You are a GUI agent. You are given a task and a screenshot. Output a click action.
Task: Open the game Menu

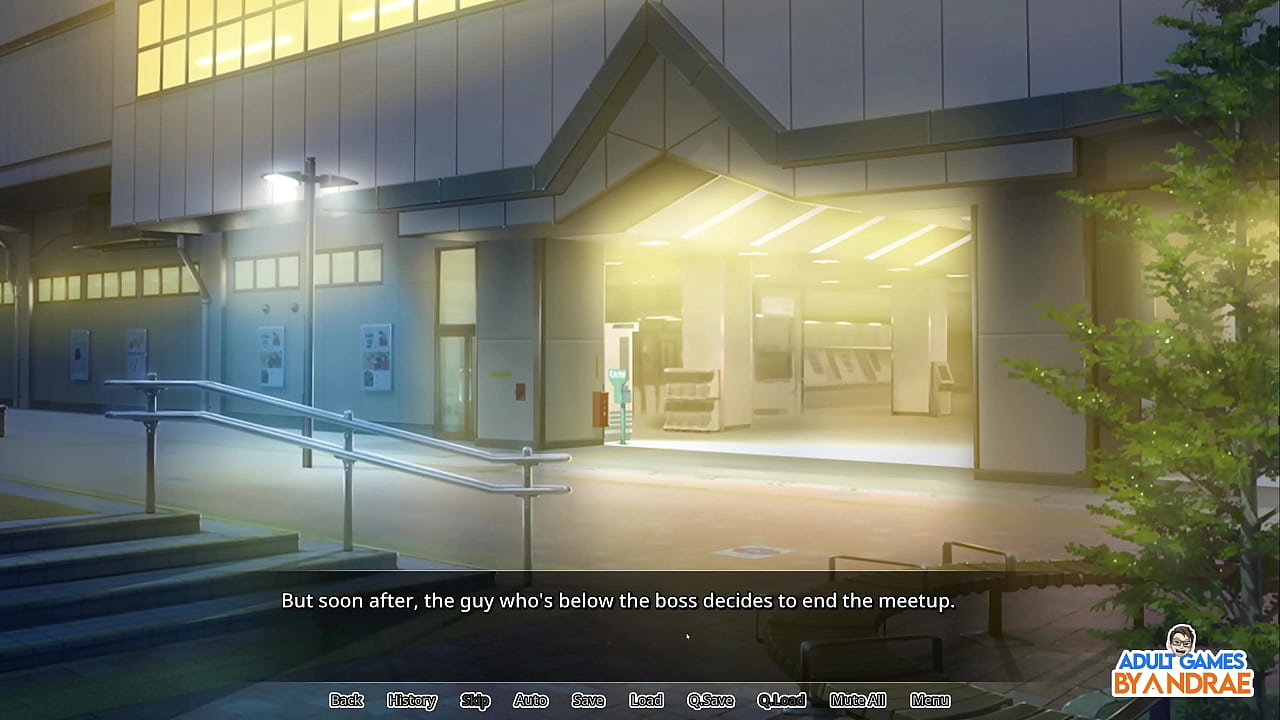point(930,700)
